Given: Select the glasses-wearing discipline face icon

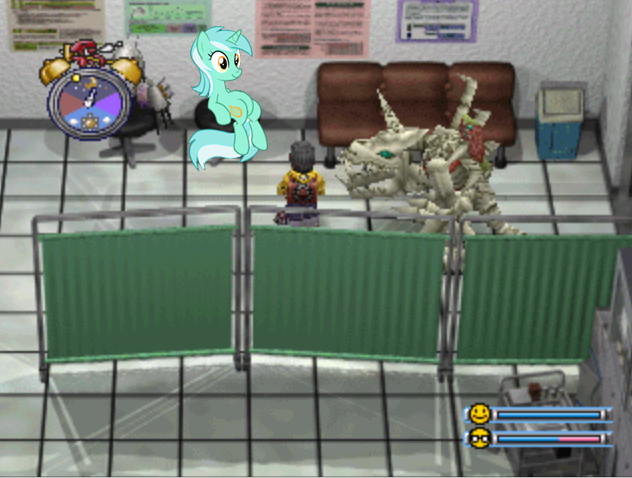Looking at the screenshot, I should click(480, 438).
